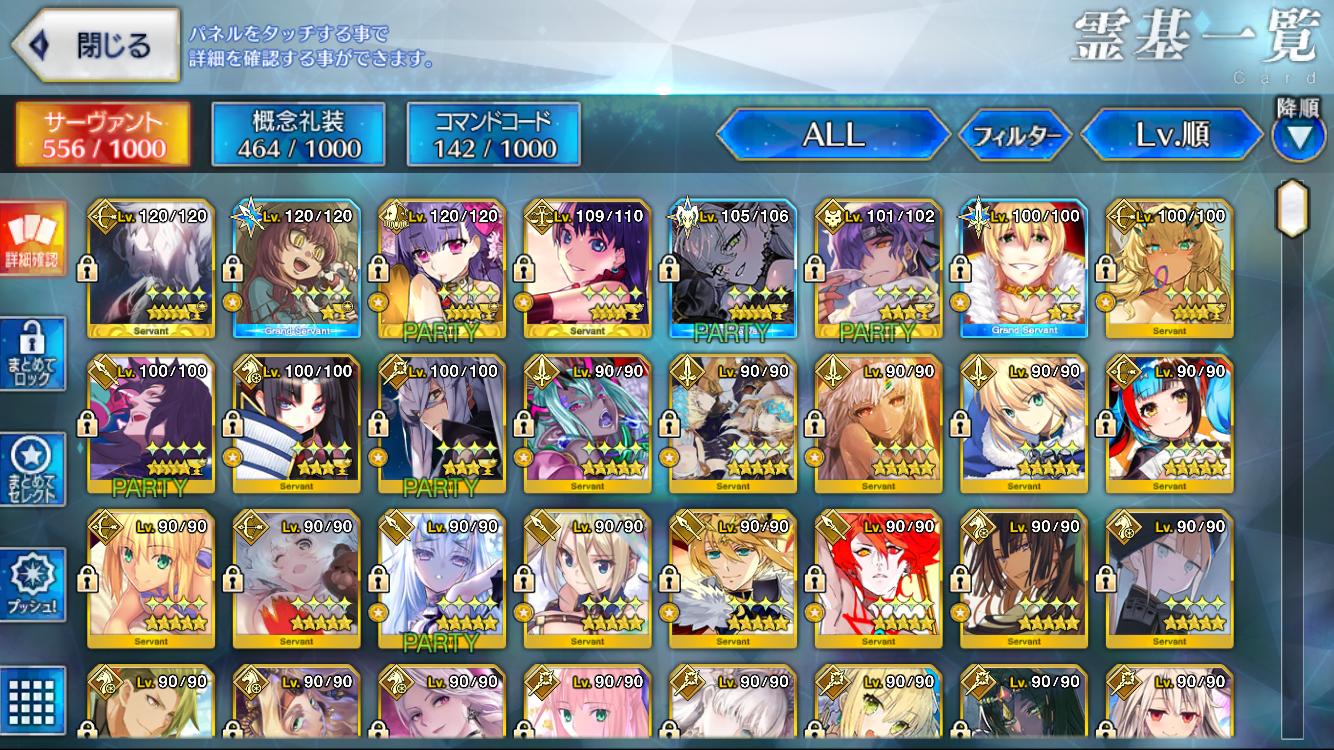This screenshot has height=750, width=1334.
Task: Change the Lv.順 sort order
Action: [1171, 135]
